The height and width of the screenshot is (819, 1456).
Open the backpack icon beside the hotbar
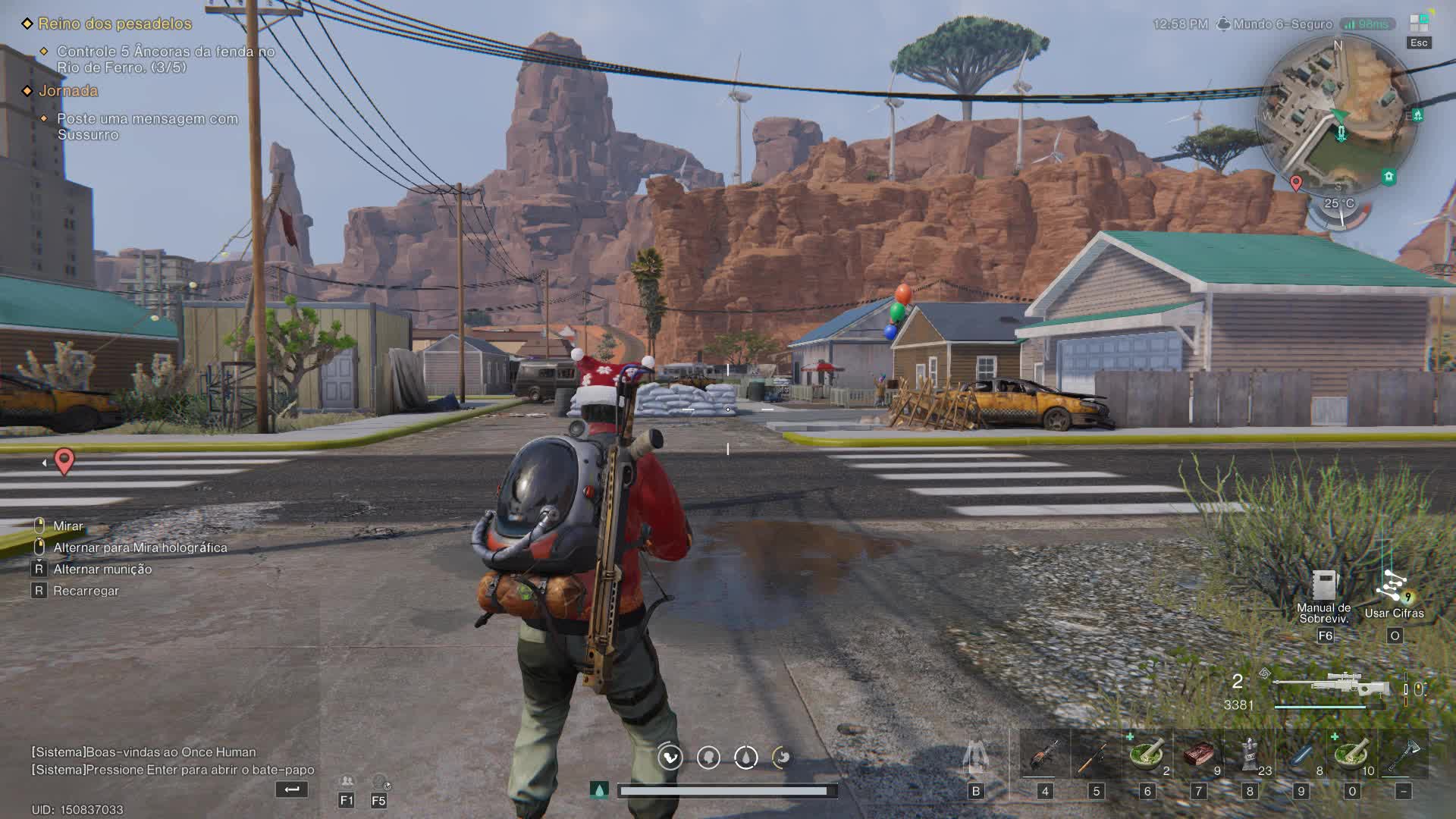click(975, 757)
